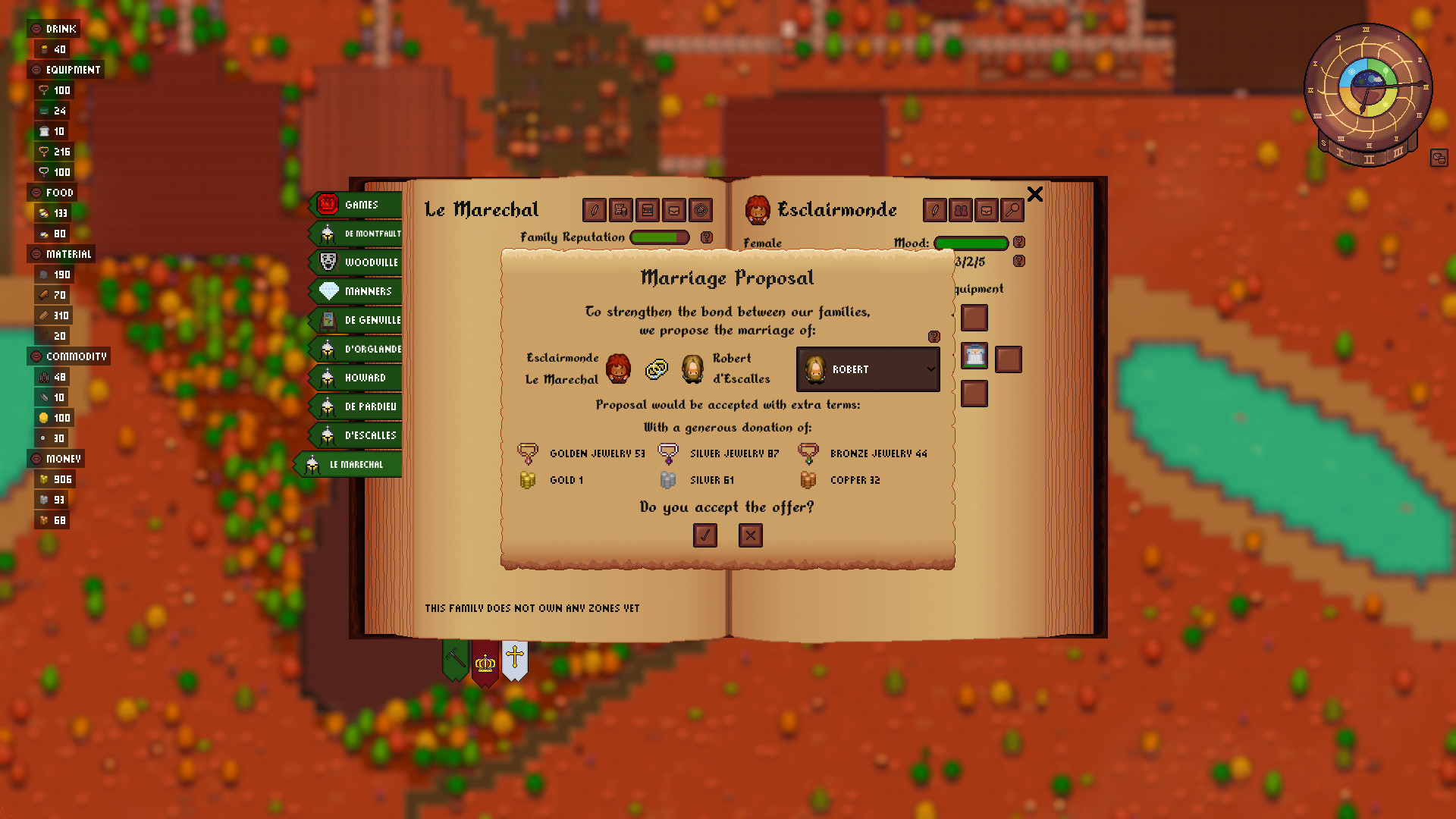Click the crest emblem icon in Le Marechal's toolbar

click(x=701, y=211)
